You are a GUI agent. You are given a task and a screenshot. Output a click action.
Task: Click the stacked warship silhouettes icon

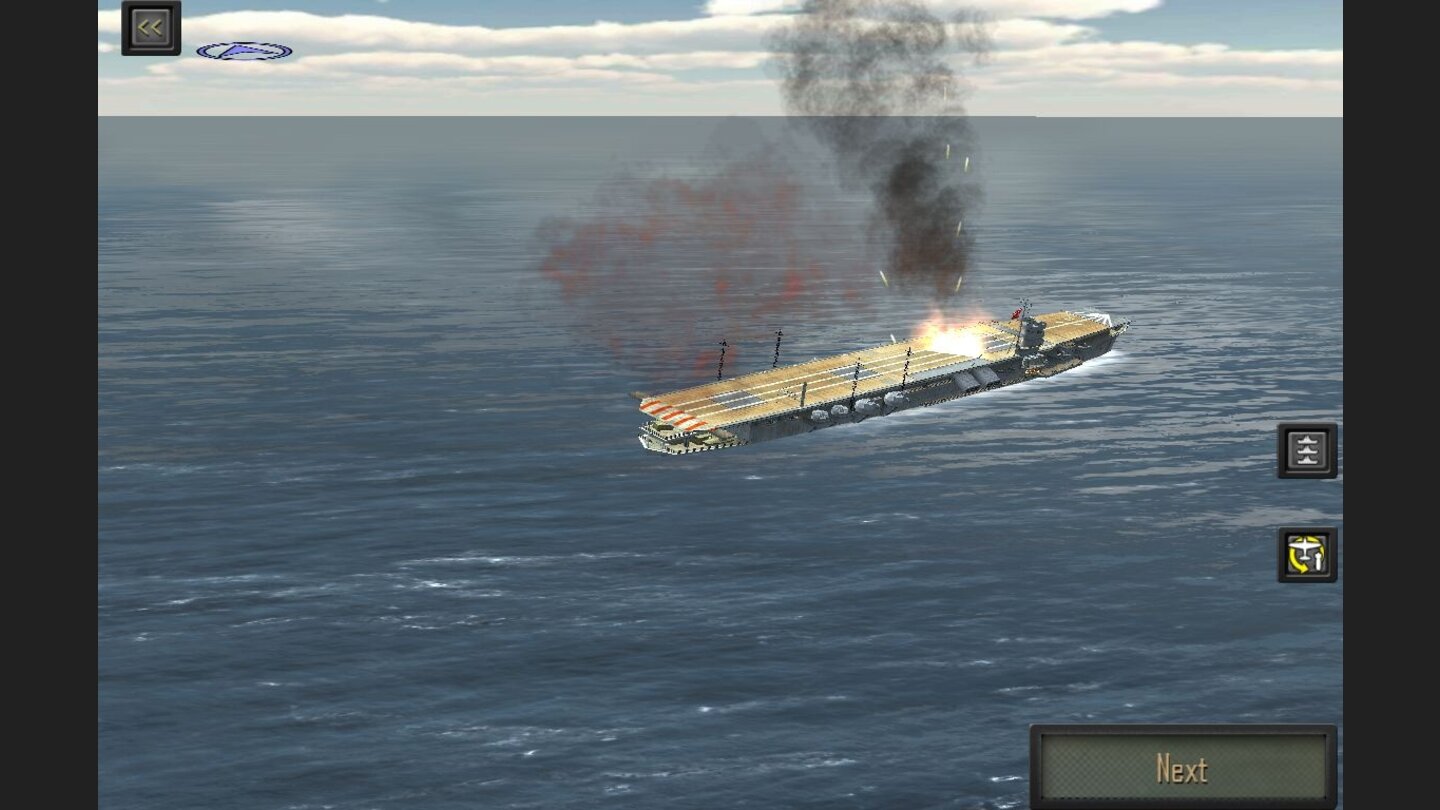pyautogui.click(x=1307, y=449)
